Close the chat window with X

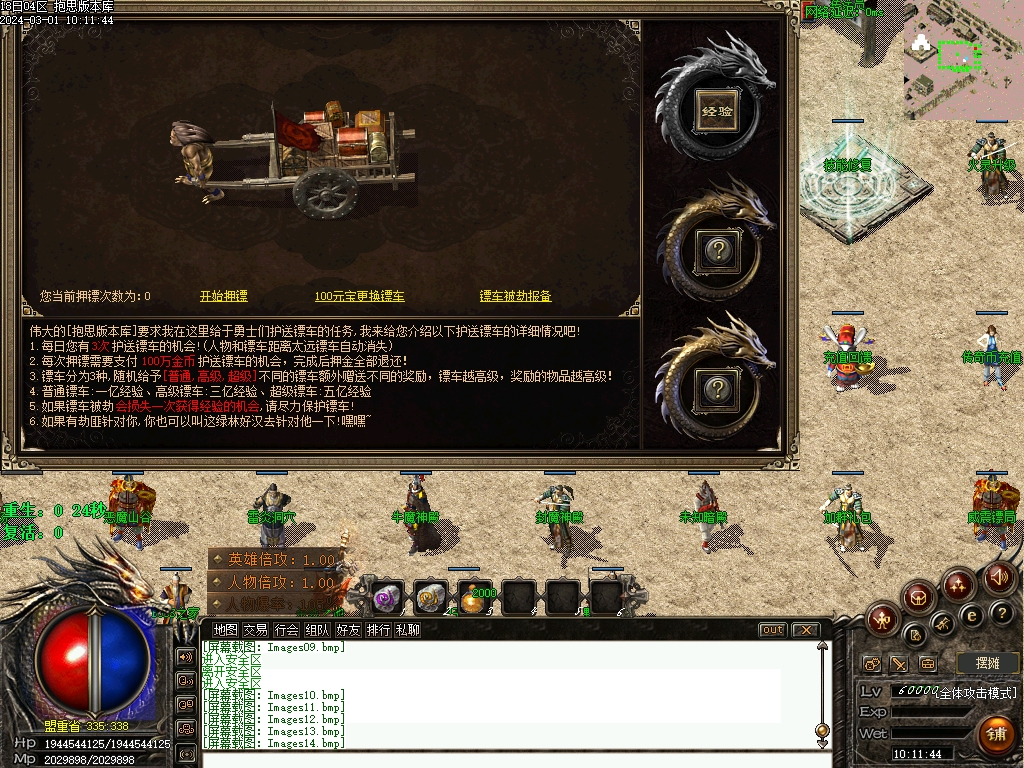coord(805,630)
